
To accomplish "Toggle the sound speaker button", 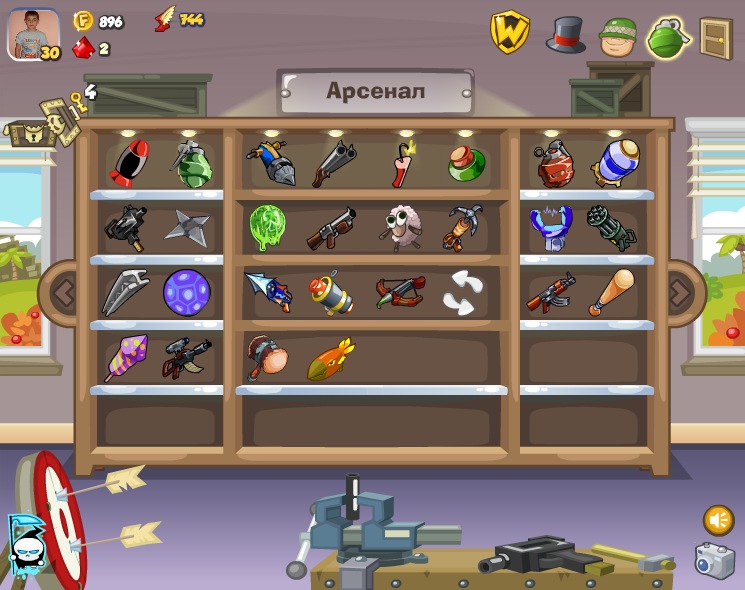I will click(718, 520).
